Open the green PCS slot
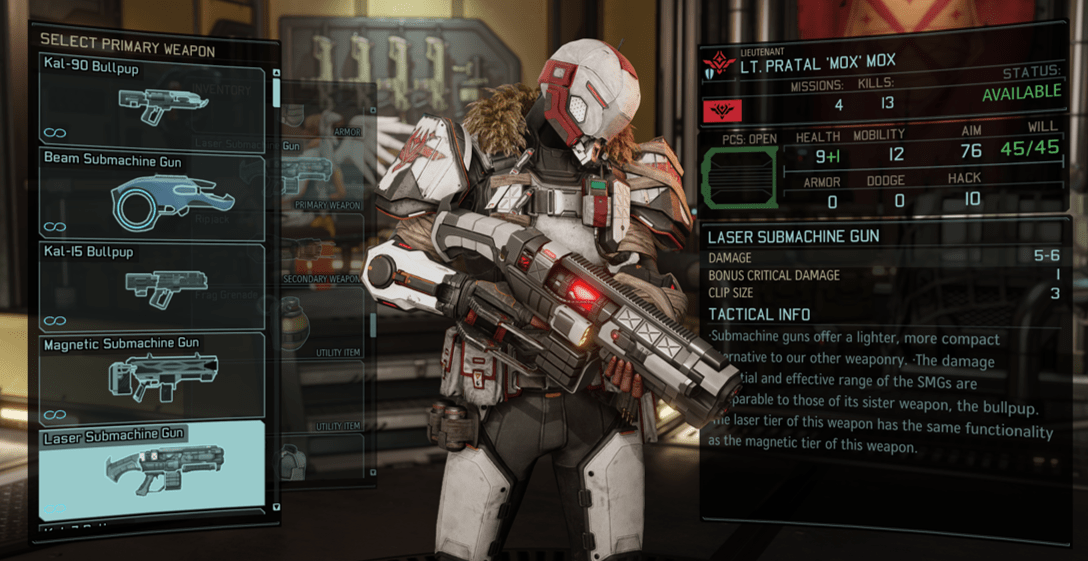The height and width of the screenshot is (561, 1088). coord(739,180)
